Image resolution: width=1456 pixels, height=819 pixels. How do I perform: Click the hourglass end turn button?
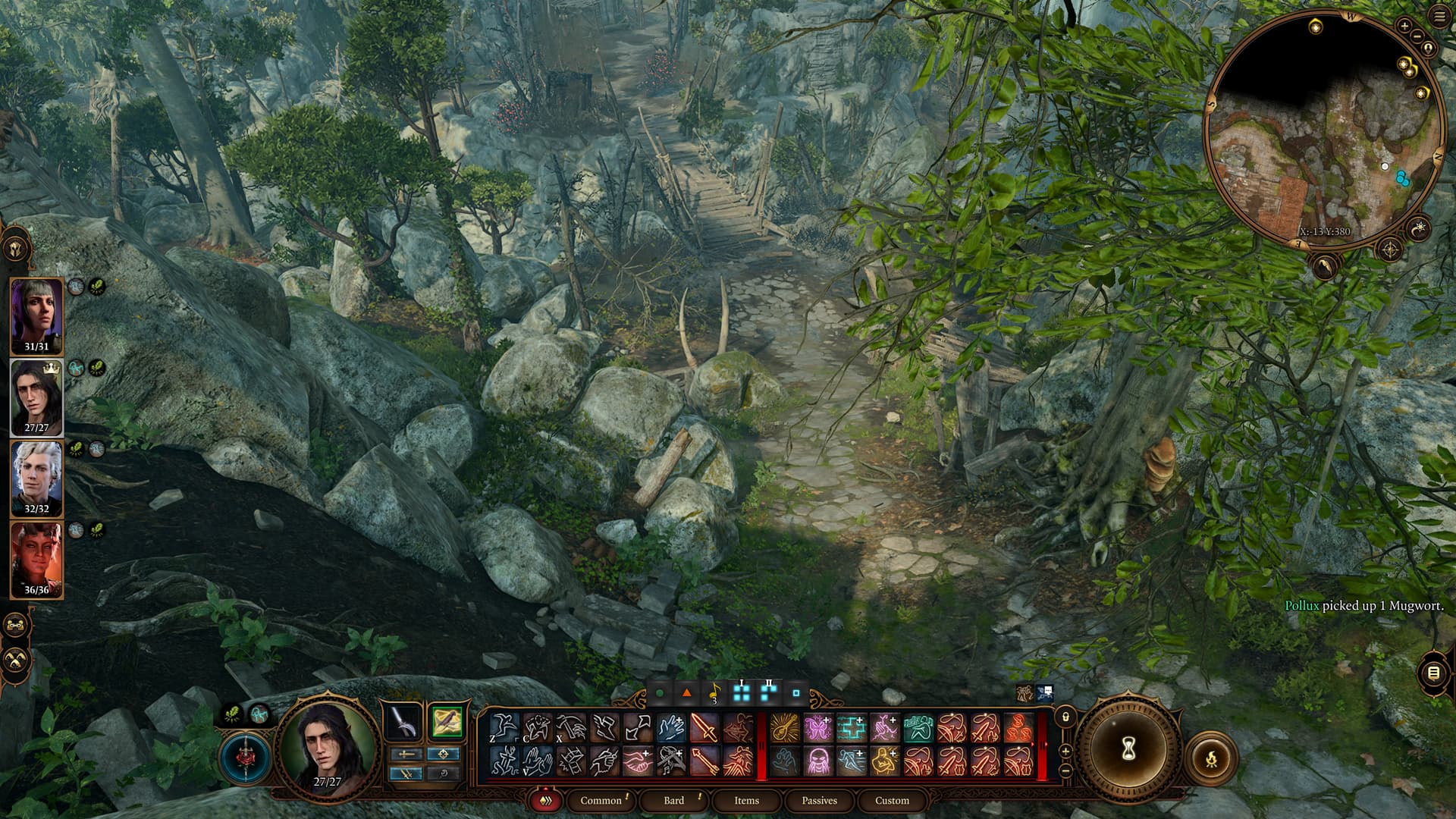pyautogui.click(x=1128, y=750)
